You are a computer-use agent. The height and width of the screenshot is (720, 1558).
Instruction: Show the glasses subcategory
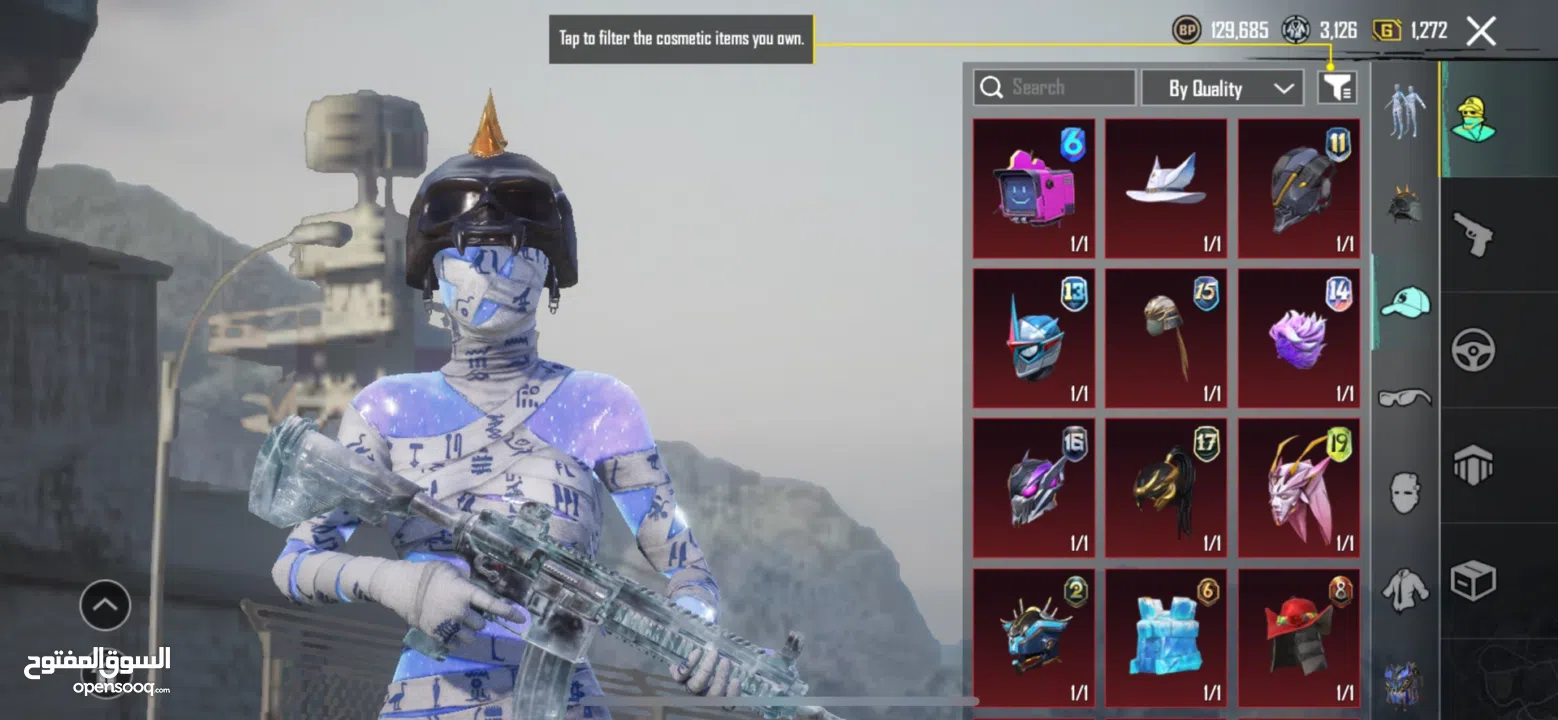tap(1404, 398)
